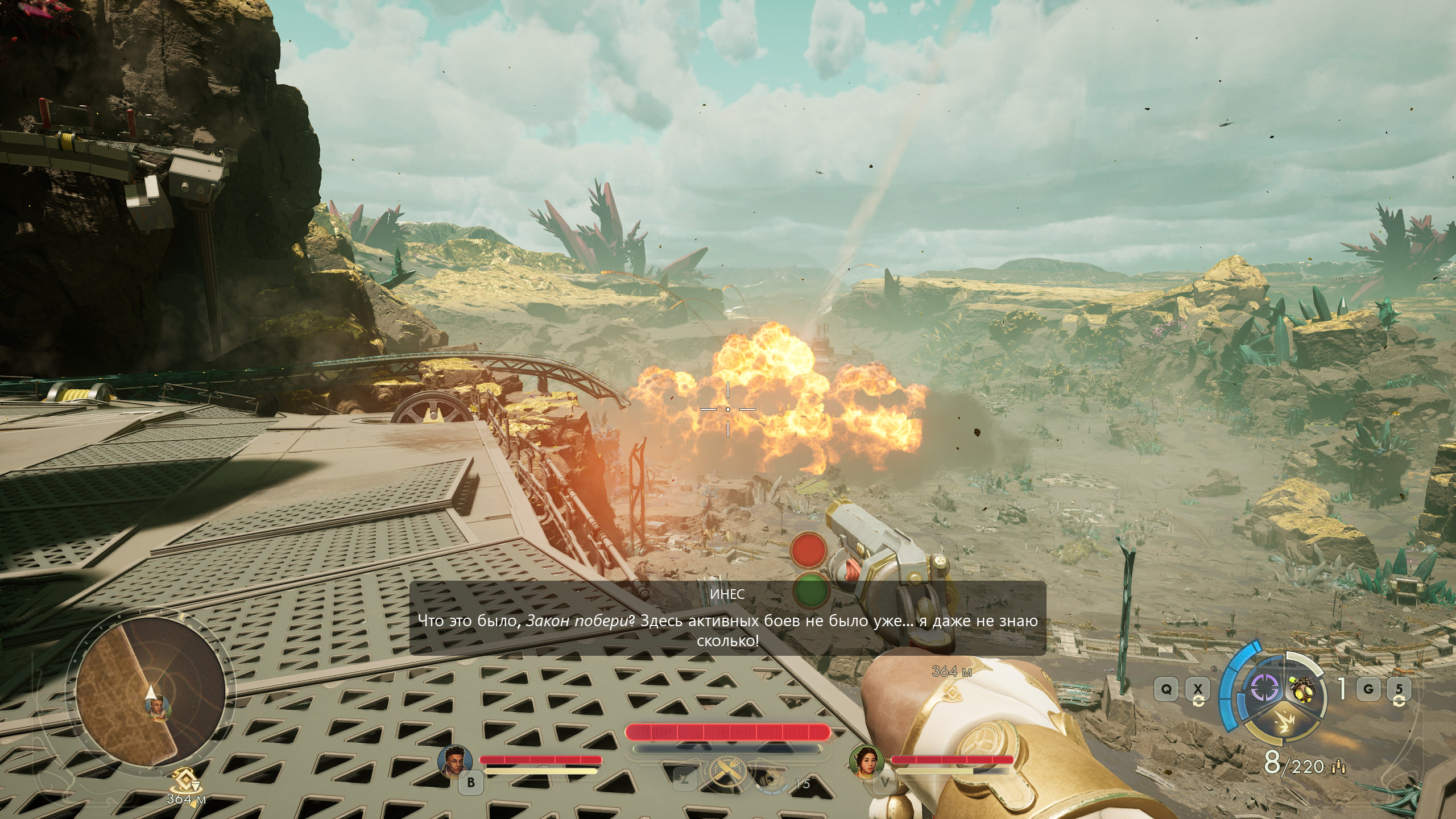Image resolution: width=1456 pixels, height=819 pixels.
Task: Click the male companion portrait
Action: [456, 760]
